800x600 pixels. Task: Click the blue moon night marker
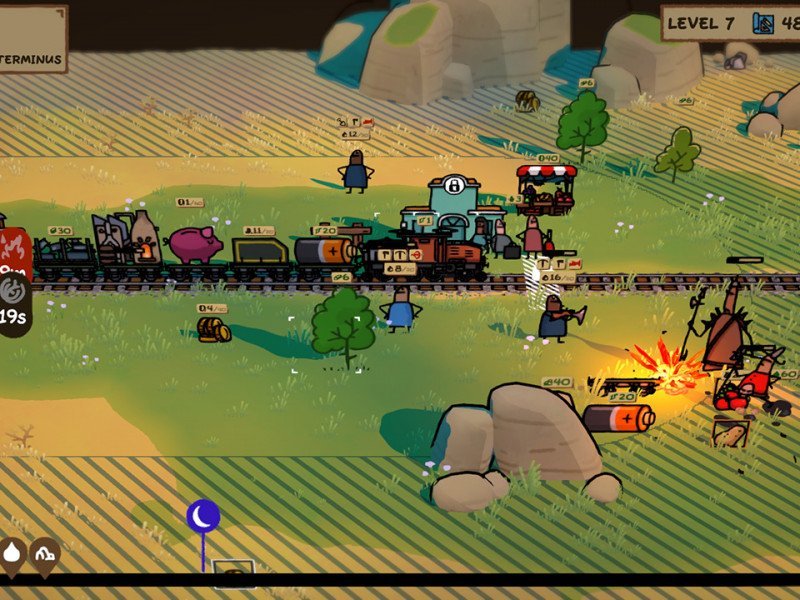203,516
